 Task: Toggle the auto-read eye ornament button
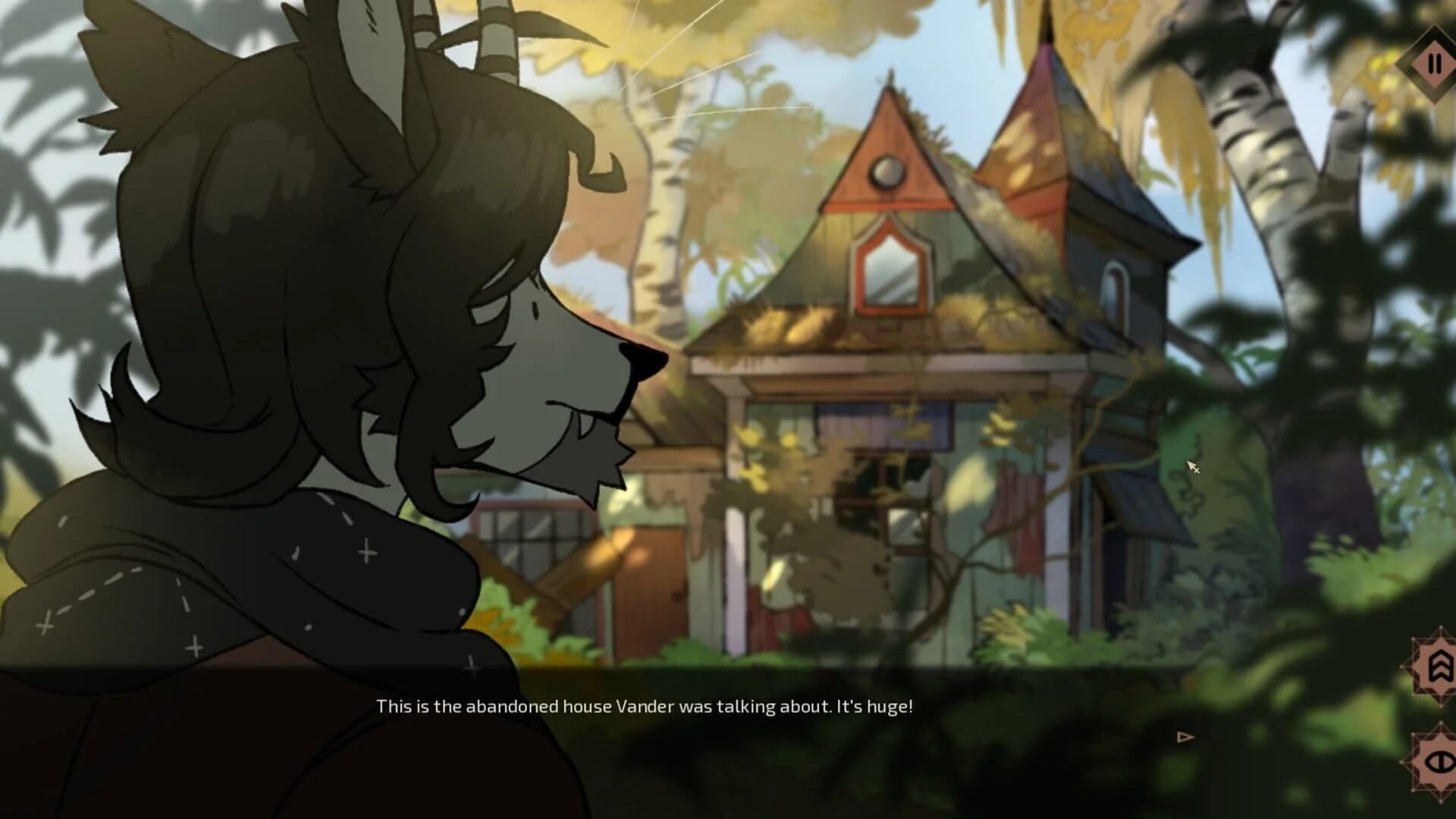1439,761
